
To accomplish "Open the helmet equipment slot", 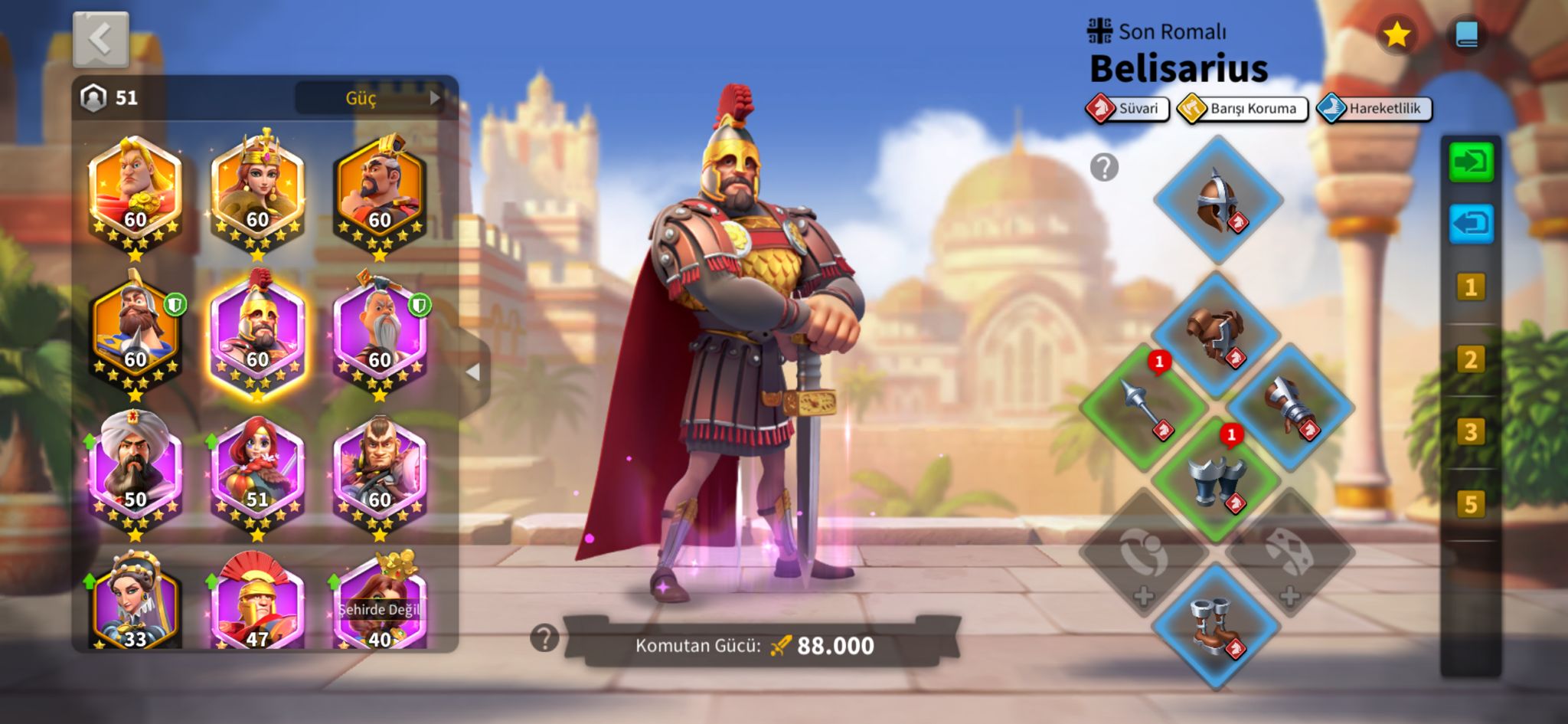I will pos(1217,201).
